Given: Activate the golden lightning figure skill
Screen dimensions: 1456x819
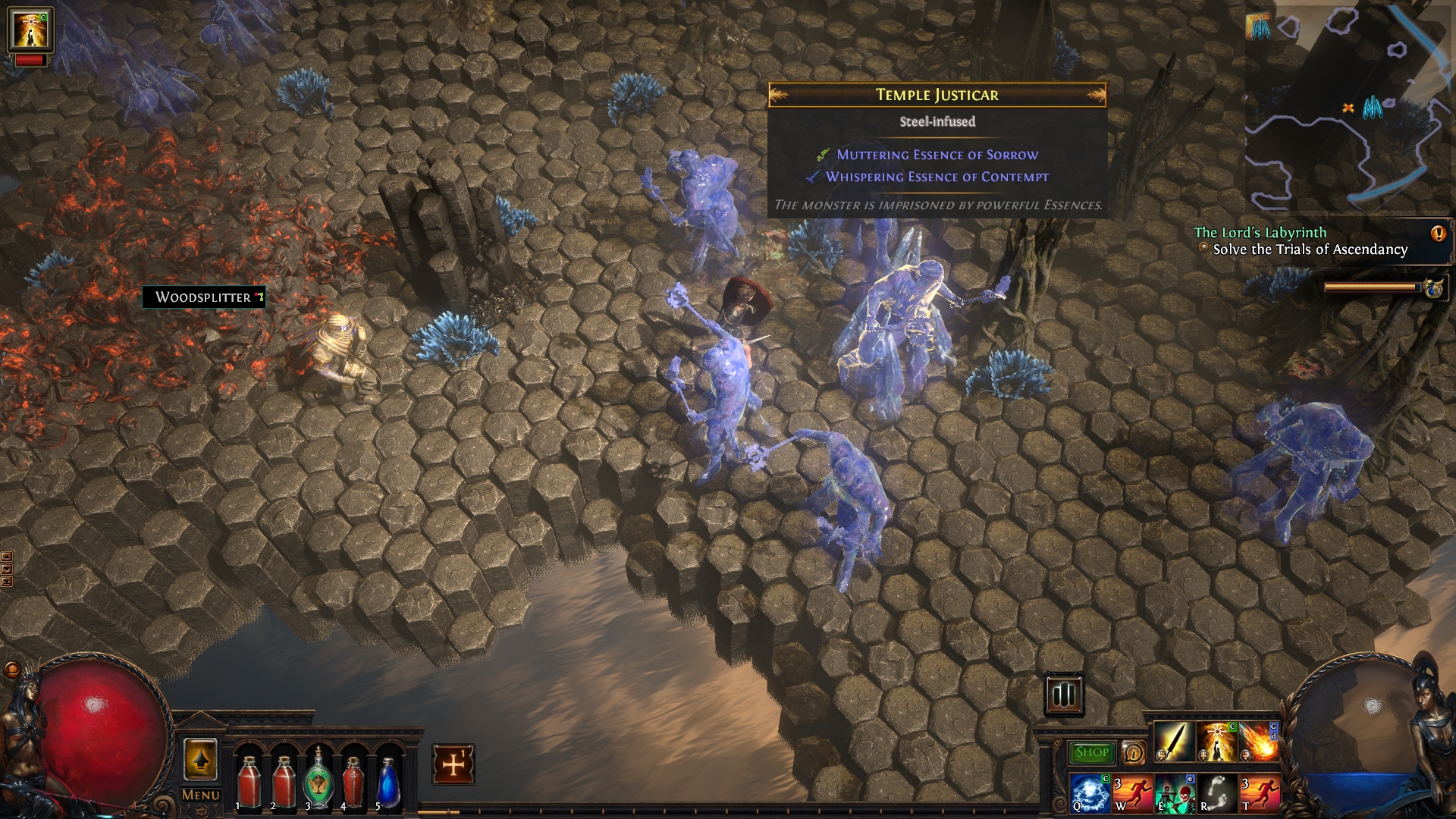Looking at the screenshot, I should pyautogui.click(x=1216, y=741).
